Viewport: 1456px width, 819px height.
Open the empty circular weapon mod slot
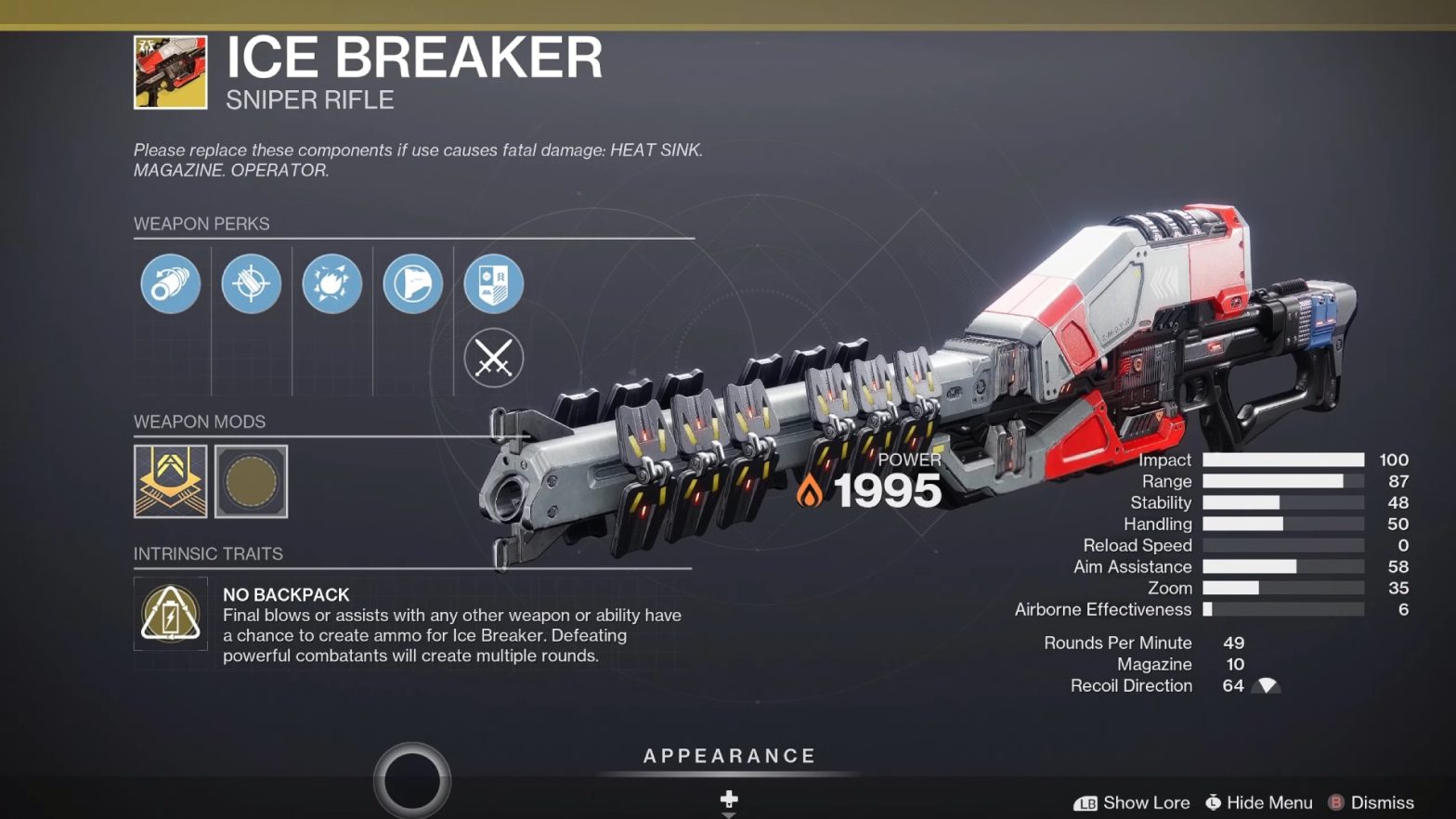[x=252, y=481]
